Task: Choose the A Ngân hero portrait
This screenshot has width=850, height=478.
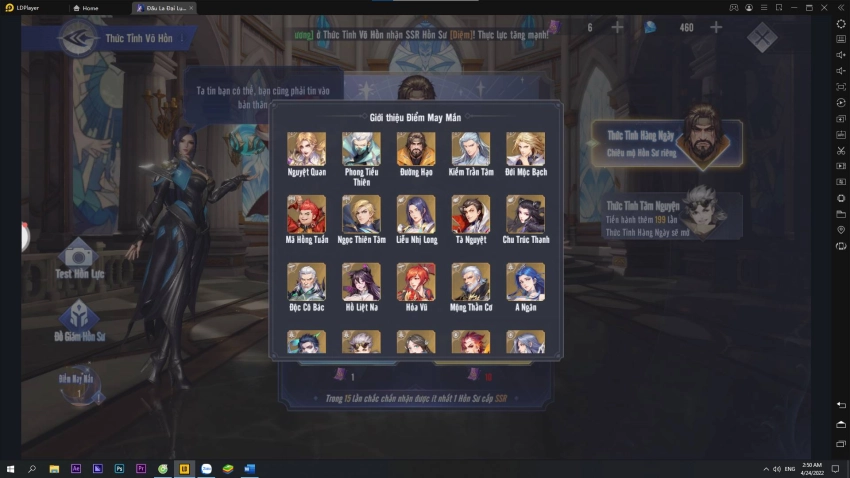Action: (x=525, y=282)
